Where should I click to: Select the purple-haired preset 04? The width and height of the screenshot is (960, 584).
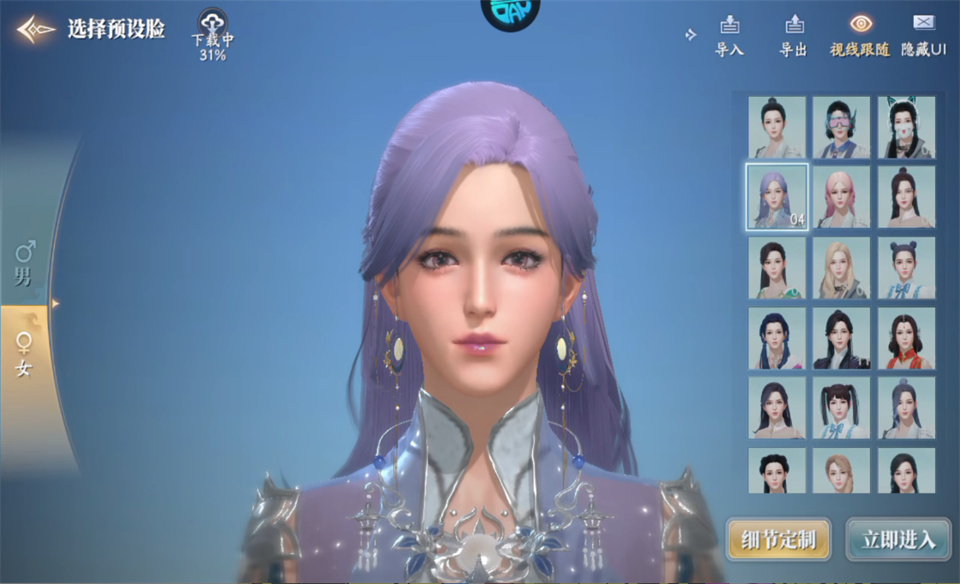coord(777,197)
